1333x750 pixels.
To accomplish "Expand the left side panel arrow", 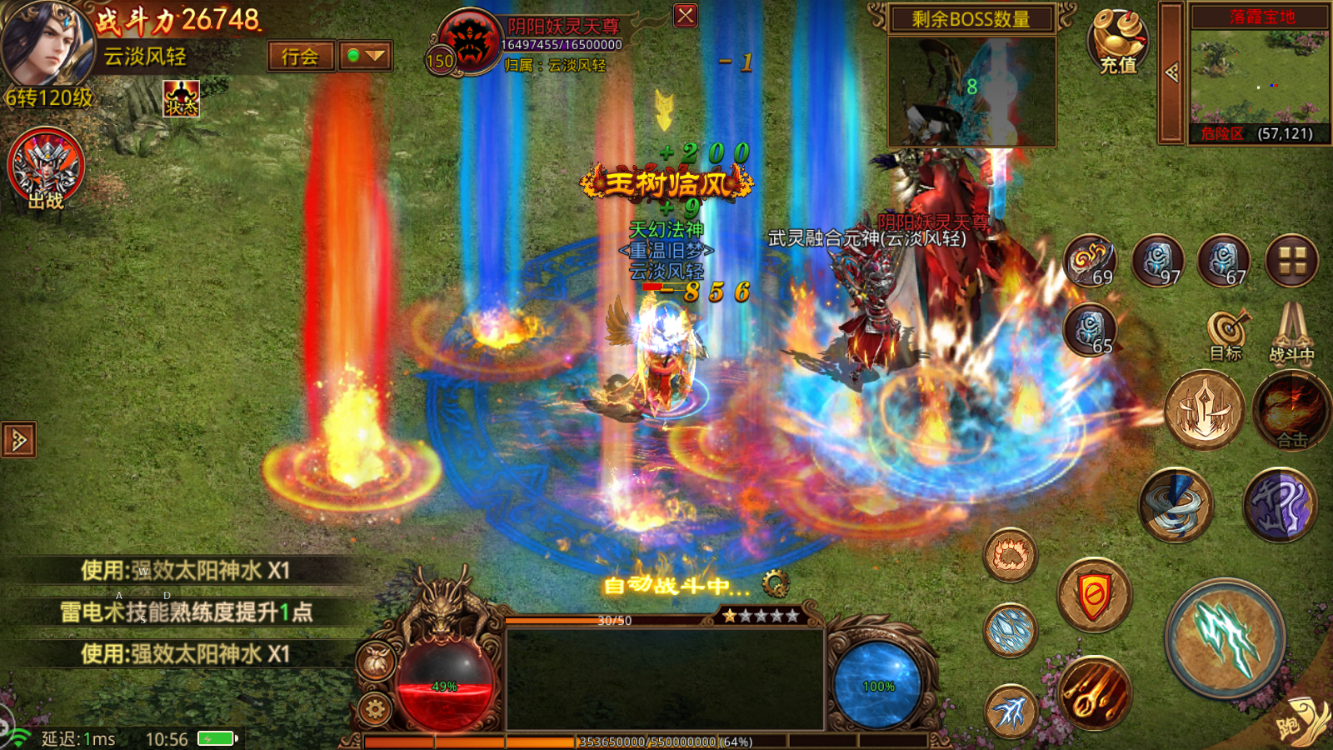I will (18, 440).
